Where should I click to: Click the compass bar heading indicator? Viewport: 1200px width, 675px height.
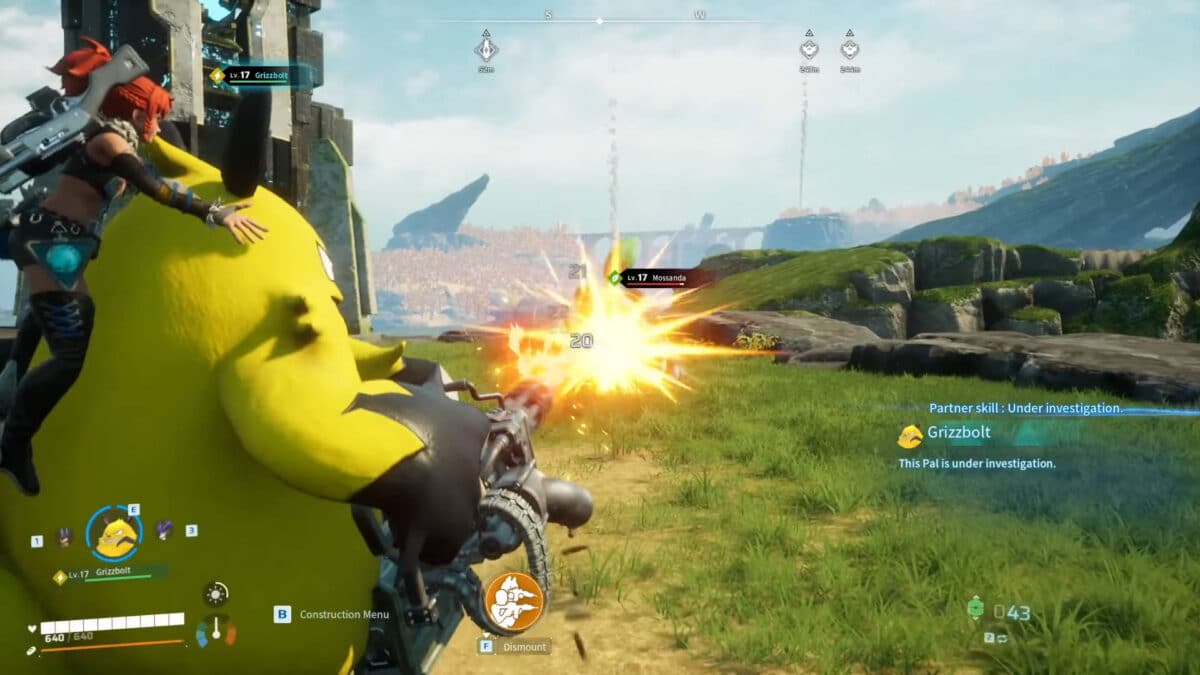pos(599,20)
